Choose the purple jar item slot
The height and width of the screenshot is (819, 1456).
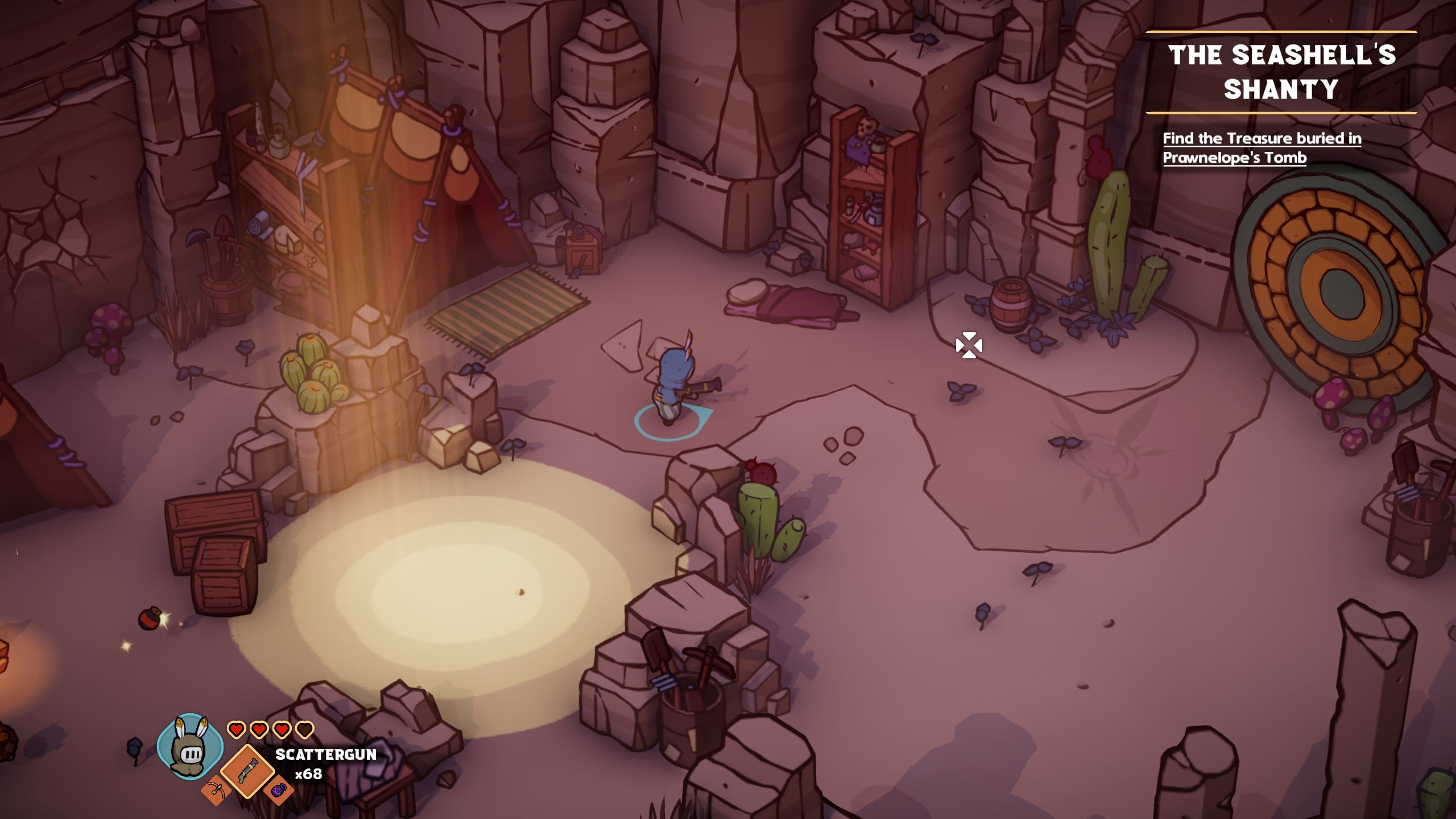[279, 791]
